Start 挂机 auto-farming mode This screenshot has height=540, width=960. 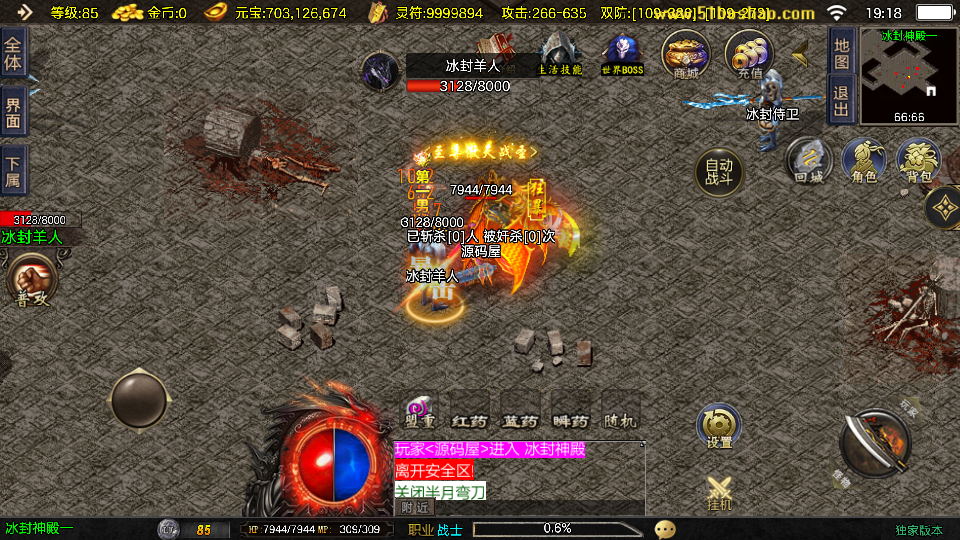click(x=719, y=492)
